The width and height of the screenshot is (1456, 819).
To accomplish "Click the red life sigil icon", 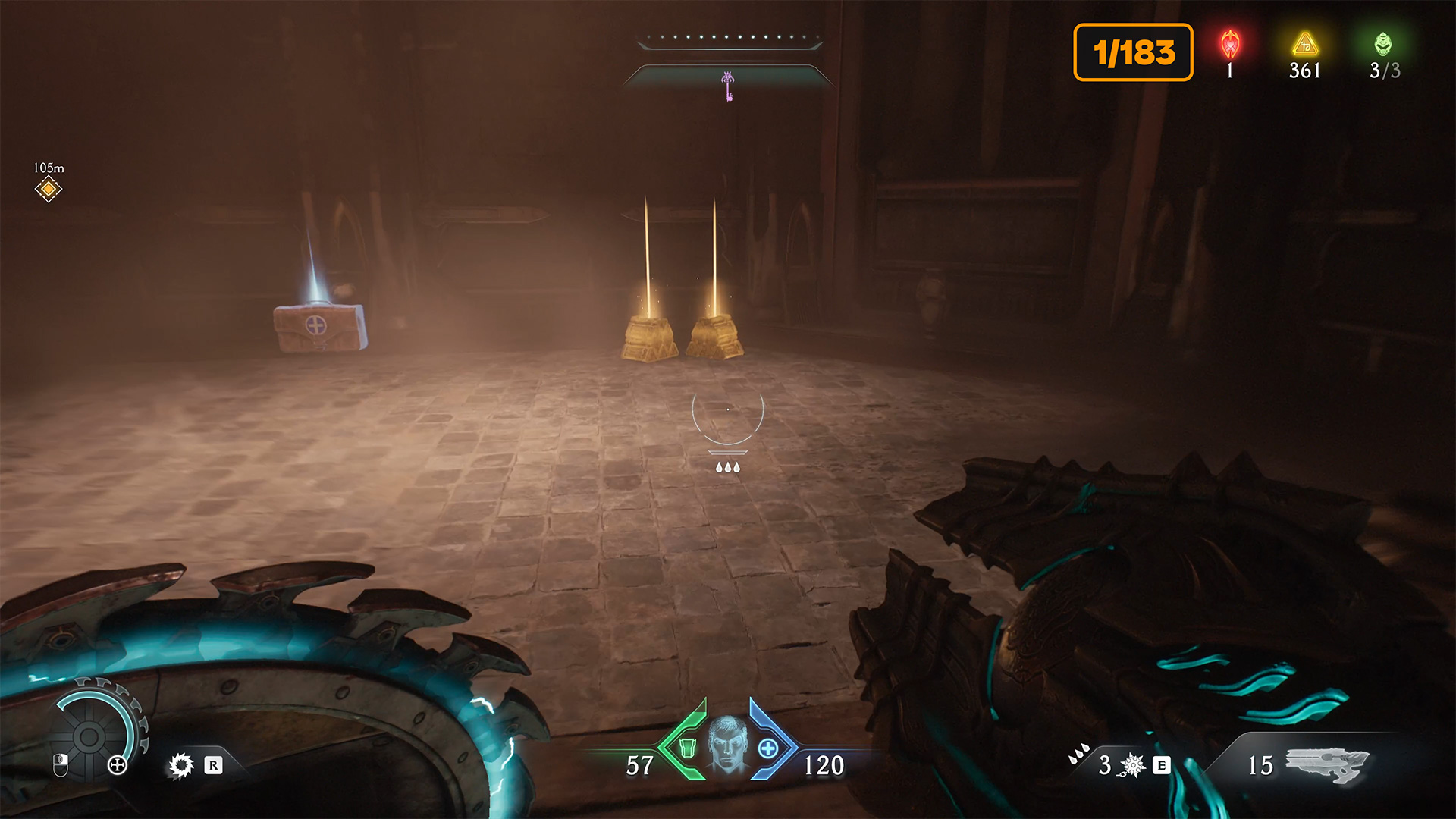I will tap(1229, 45).
